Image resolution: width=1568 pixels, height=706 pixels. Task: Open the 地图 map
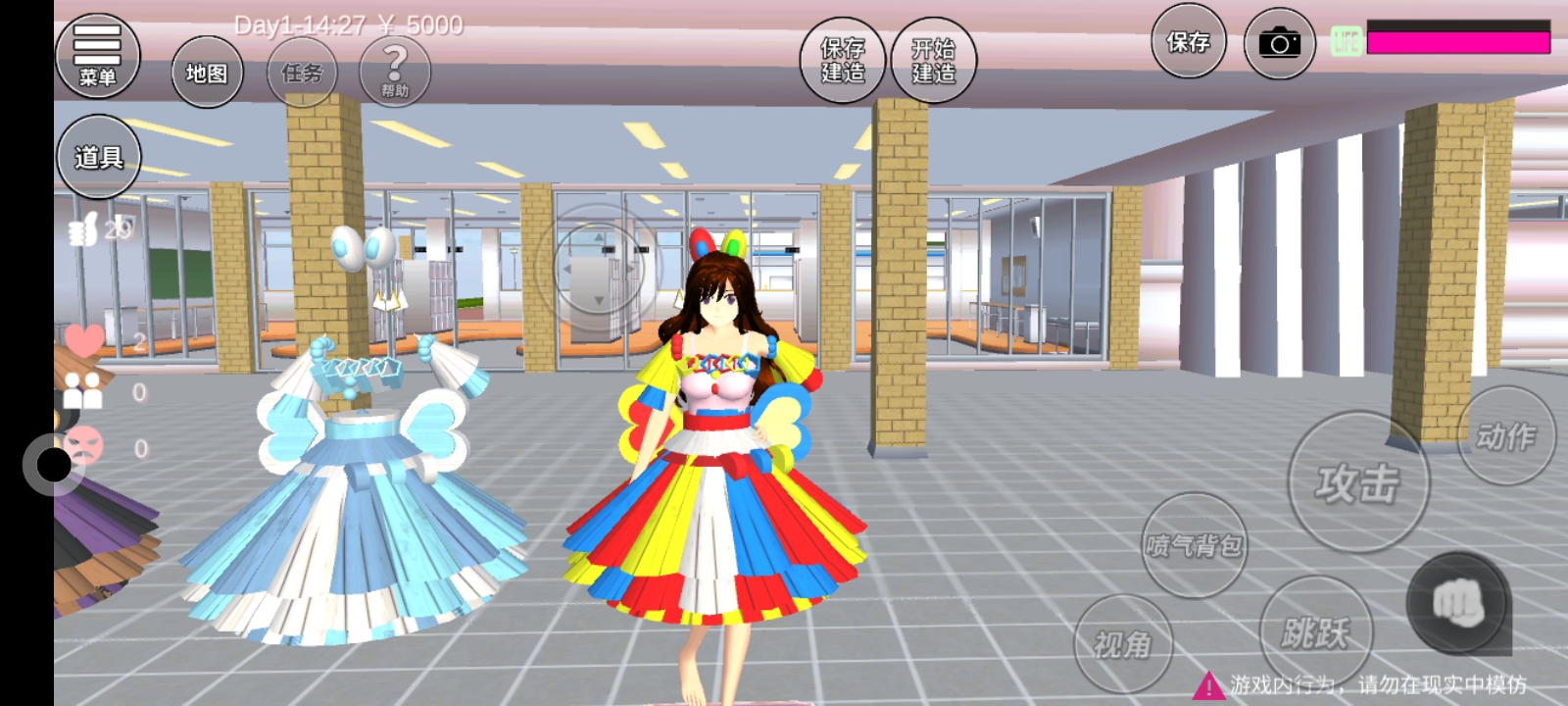pos(207,73)
